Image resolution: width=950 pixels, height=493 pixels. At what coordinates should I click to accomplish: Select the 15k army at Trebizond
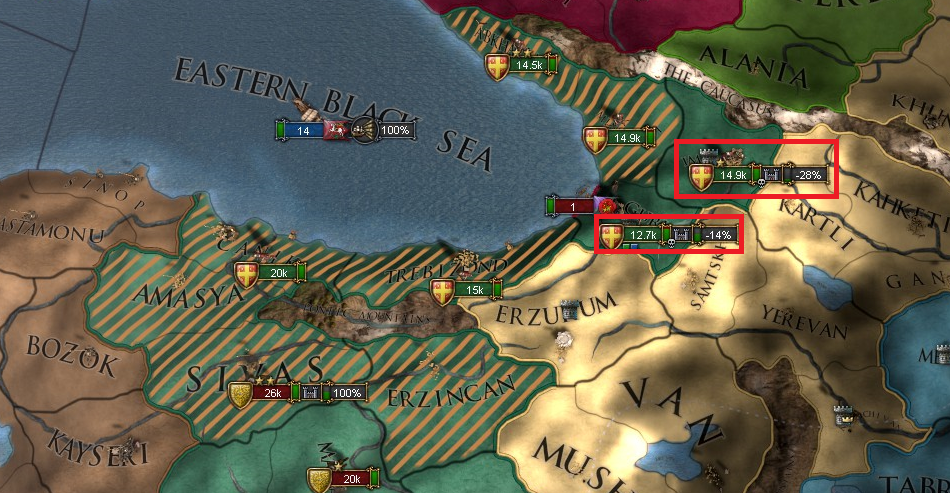(473, 290)
